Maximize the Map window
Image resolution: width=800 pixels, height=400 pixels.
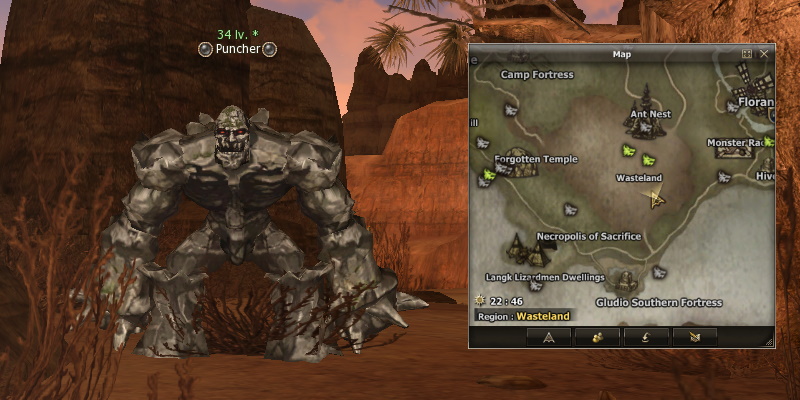[747, 53]
